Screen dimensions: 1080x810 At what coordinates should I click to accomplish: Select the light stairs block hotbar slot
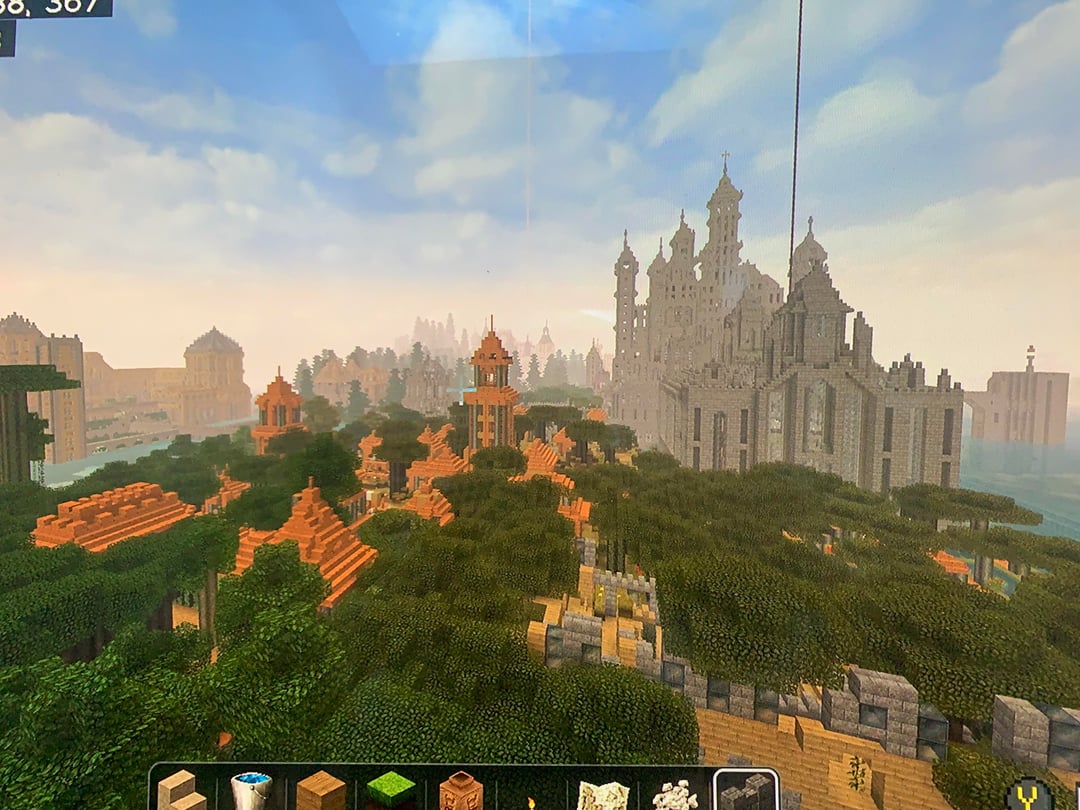pyautogui.click(x=182, y=790)
